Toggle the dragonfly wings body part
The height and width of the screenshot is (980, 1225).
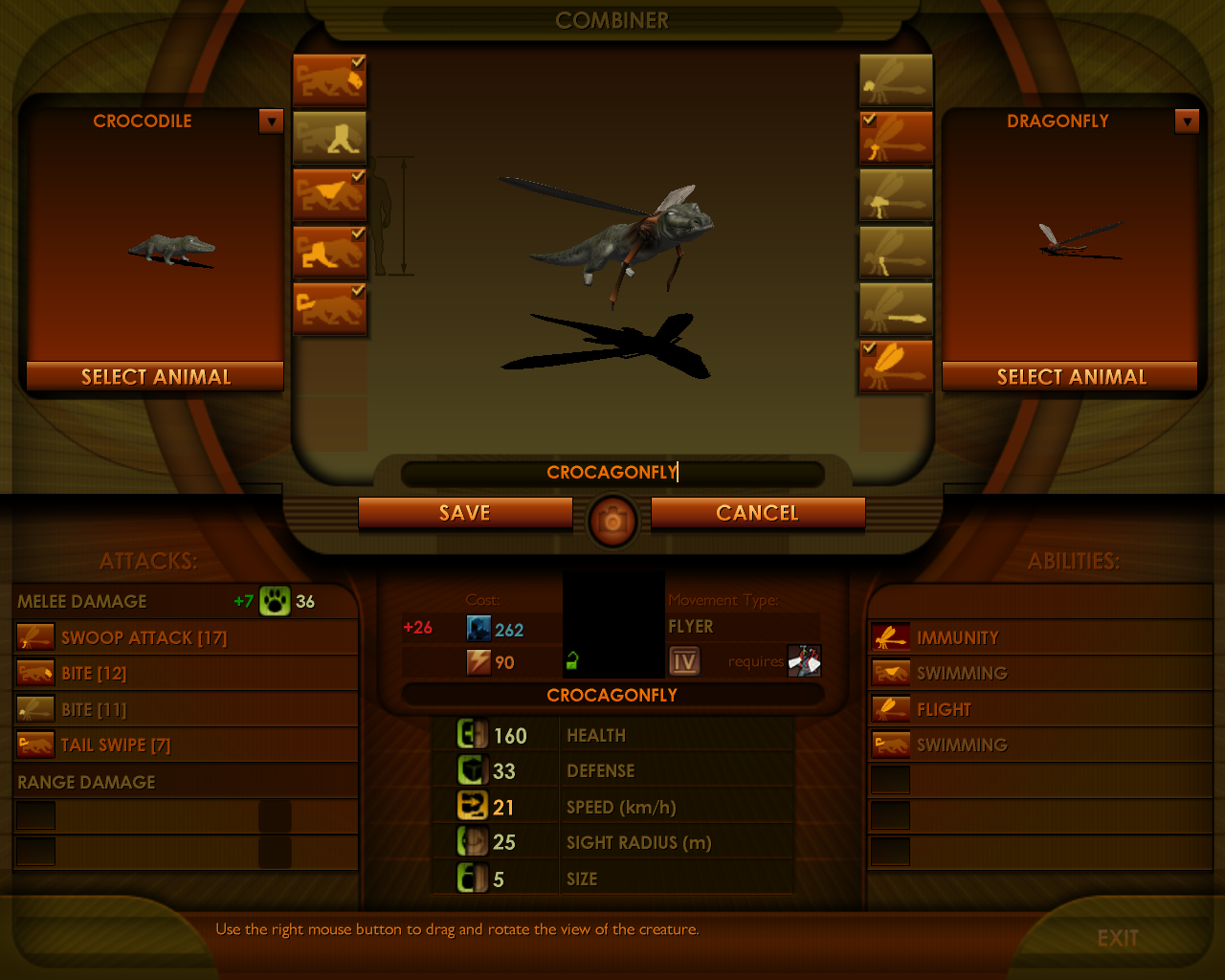point(896,367)
